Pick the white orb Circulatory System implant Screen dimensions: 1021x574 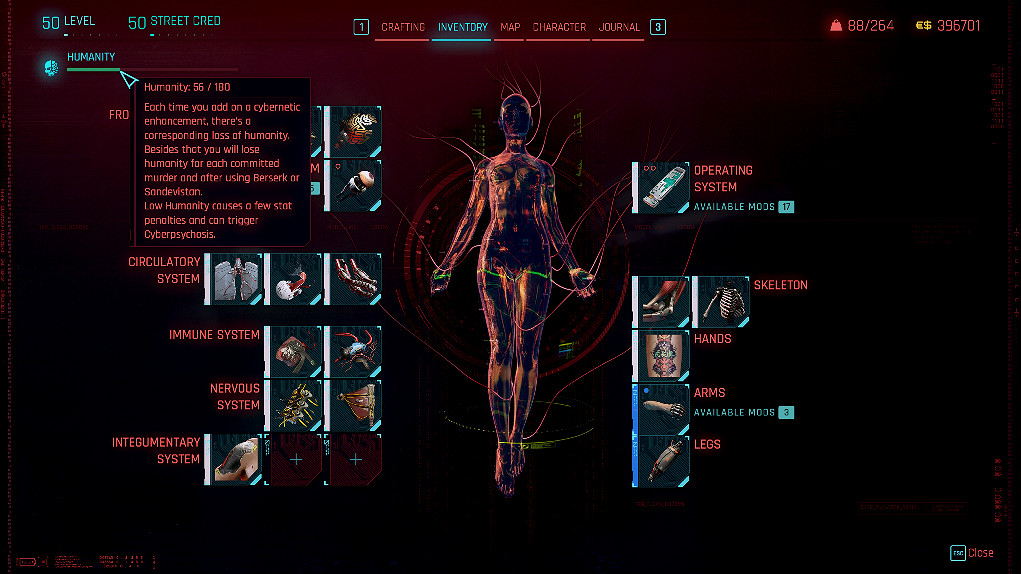coord(296,278)
